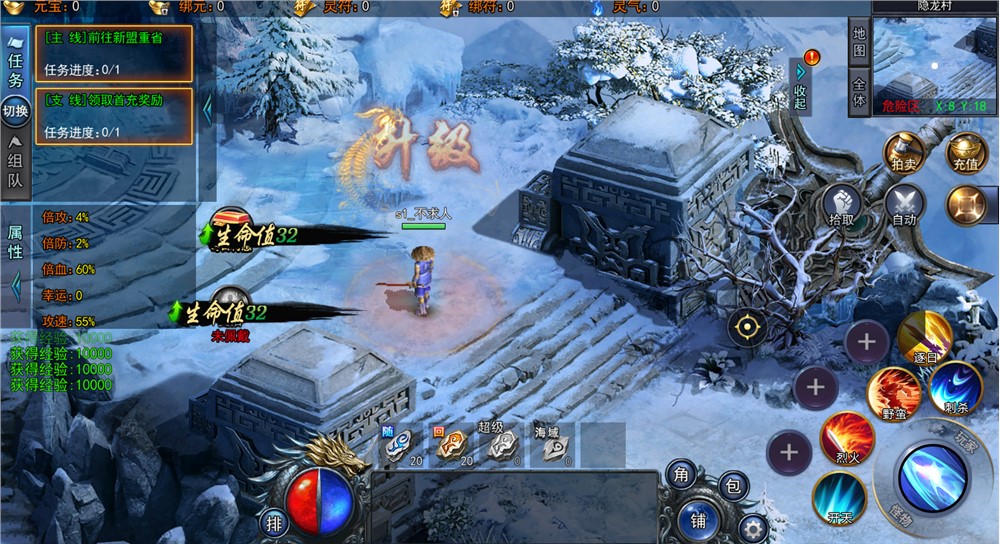1000x544 pixels.
Task: Open the 任务 quest tab
Action: [x=15, y=67]
